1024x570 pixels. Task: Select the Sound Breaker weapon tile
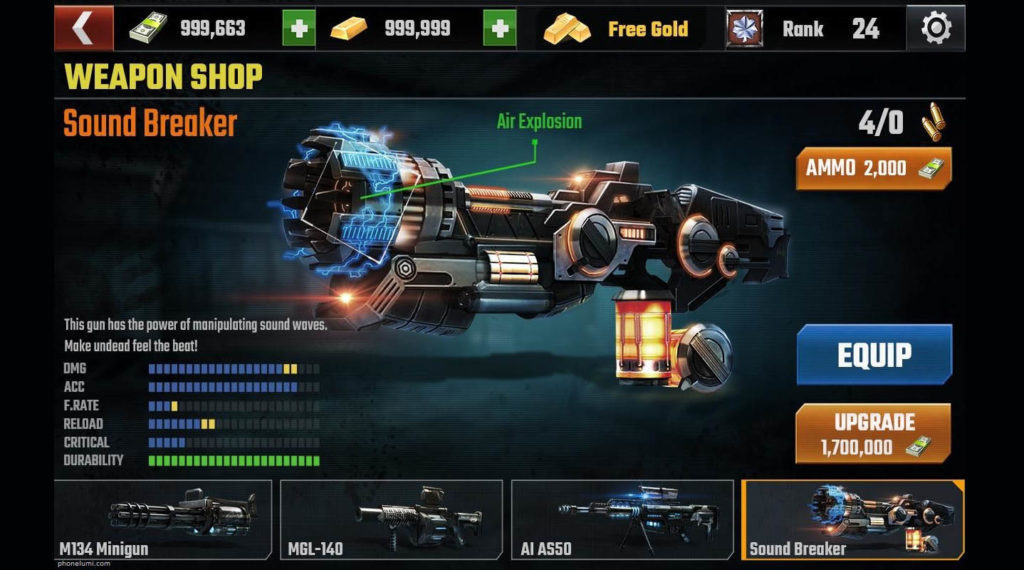click(853, 519)
